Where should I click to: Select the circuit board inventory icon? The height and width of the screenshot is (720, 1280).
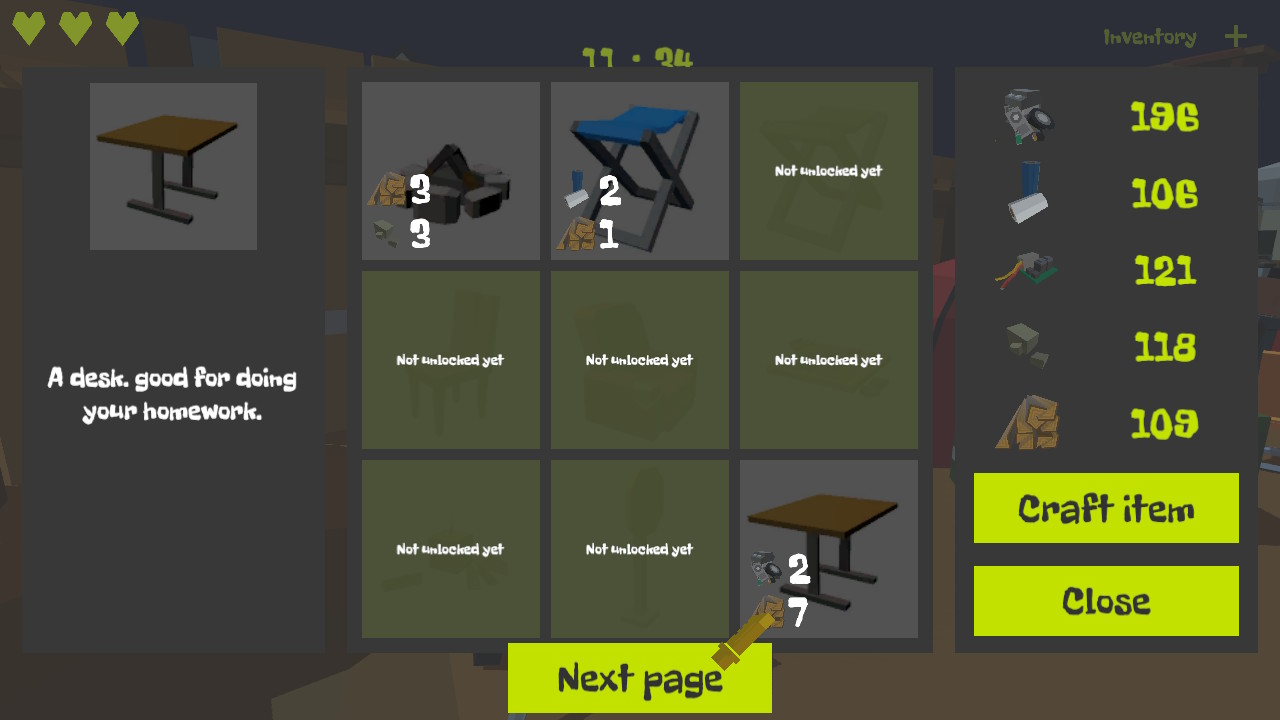(x=1025, y=269)
